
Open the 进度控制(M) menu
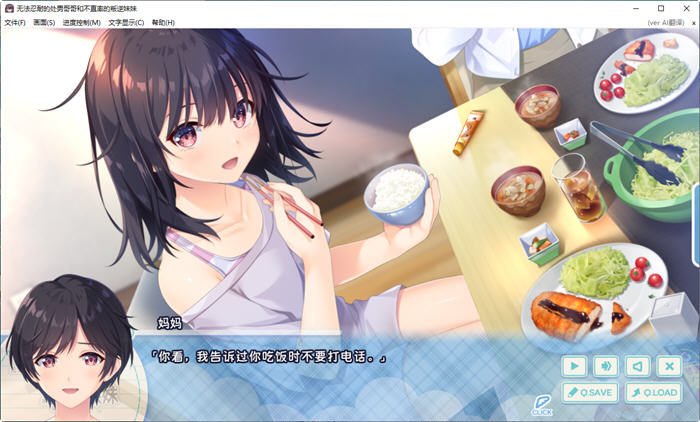pos(81,22)
